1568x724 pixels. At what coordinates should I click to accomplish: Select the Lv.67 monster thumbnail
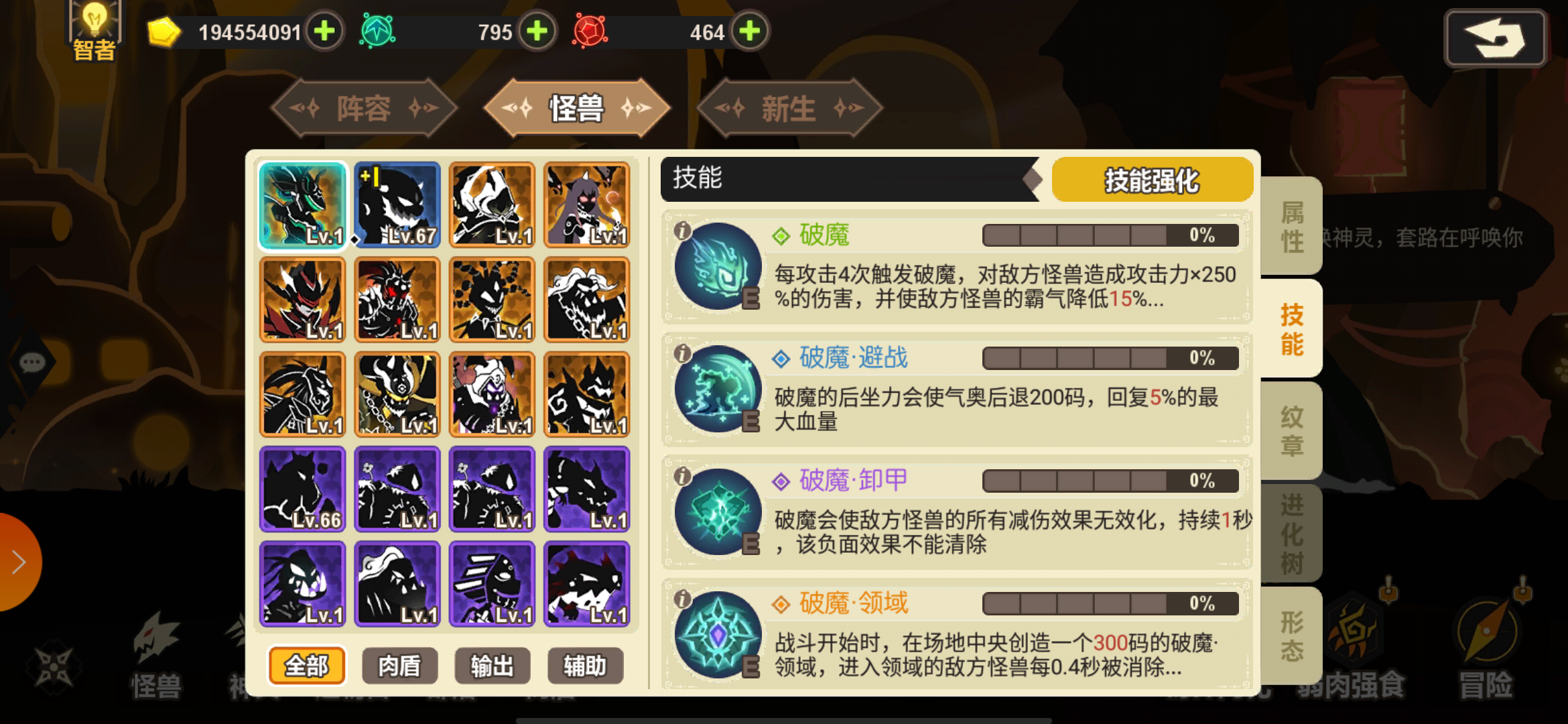397,205
